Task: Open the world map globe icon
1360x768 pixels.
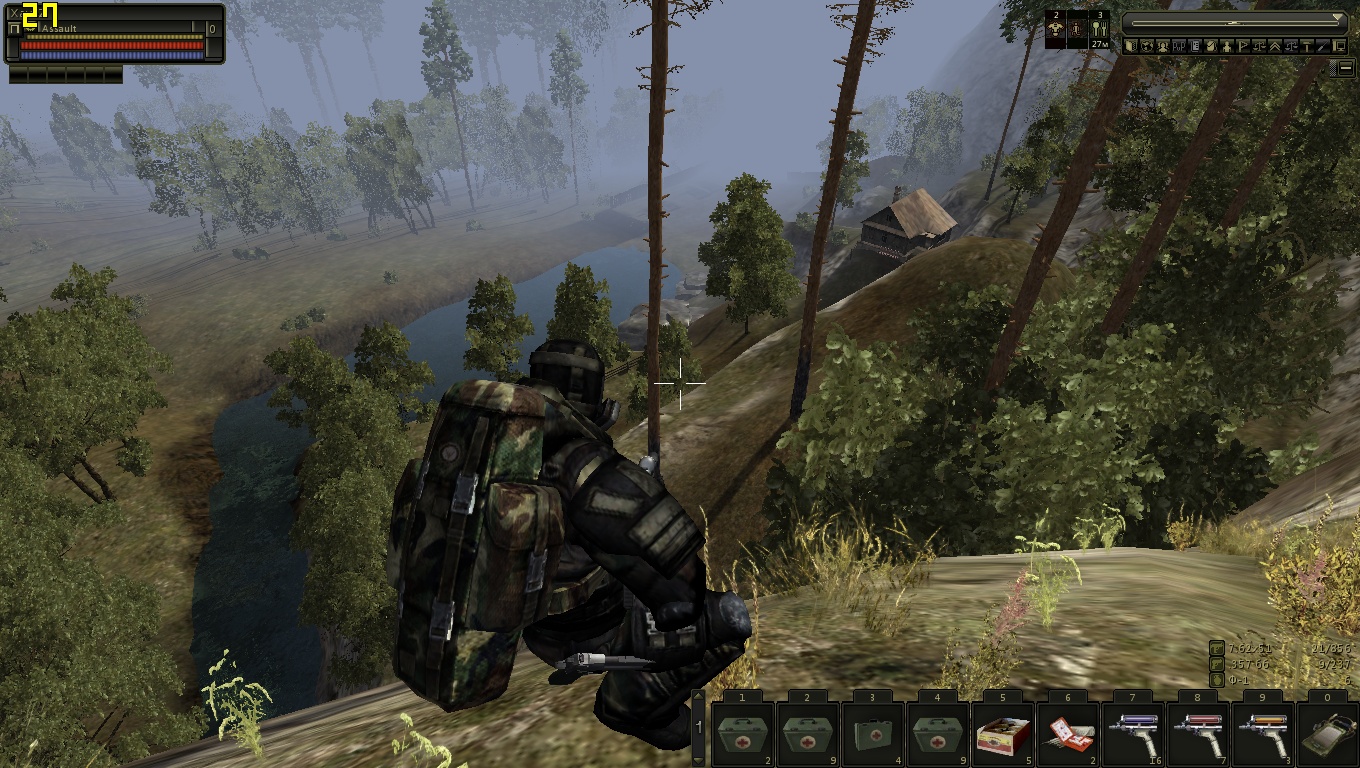Action: [1147, 46]
